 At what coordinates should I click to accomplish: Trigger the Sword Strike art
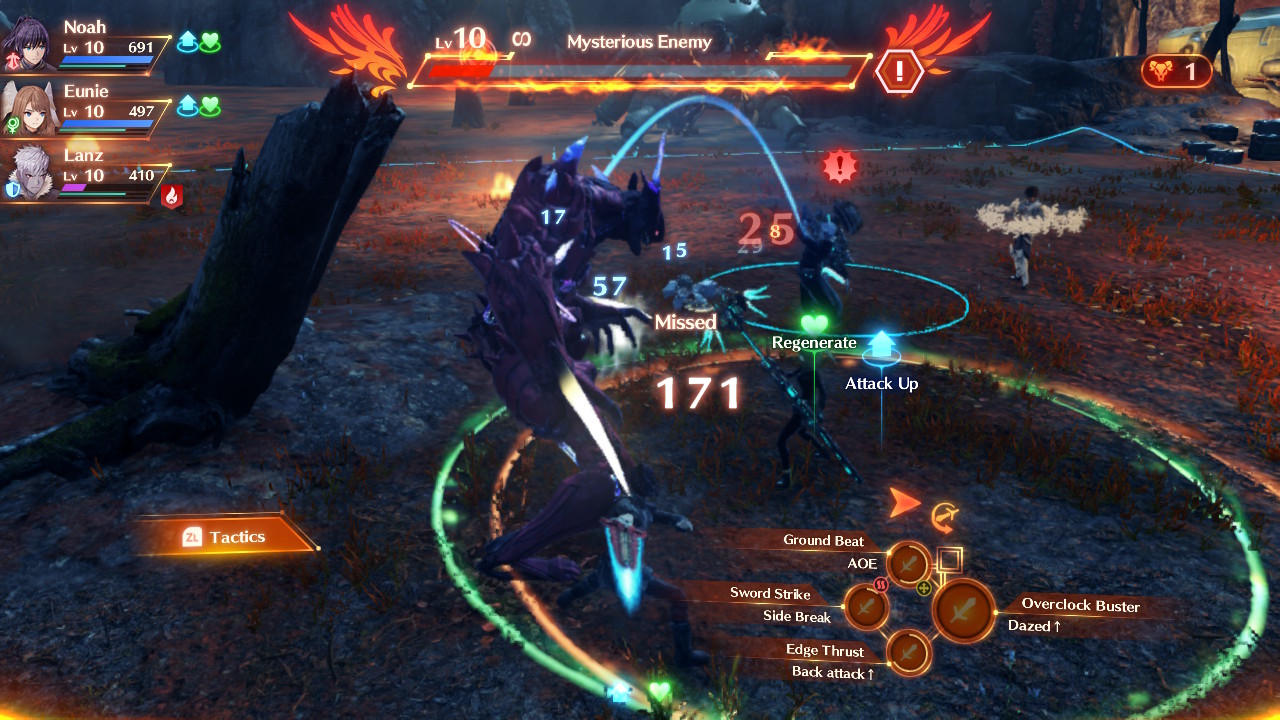click(x=866, y=606)
